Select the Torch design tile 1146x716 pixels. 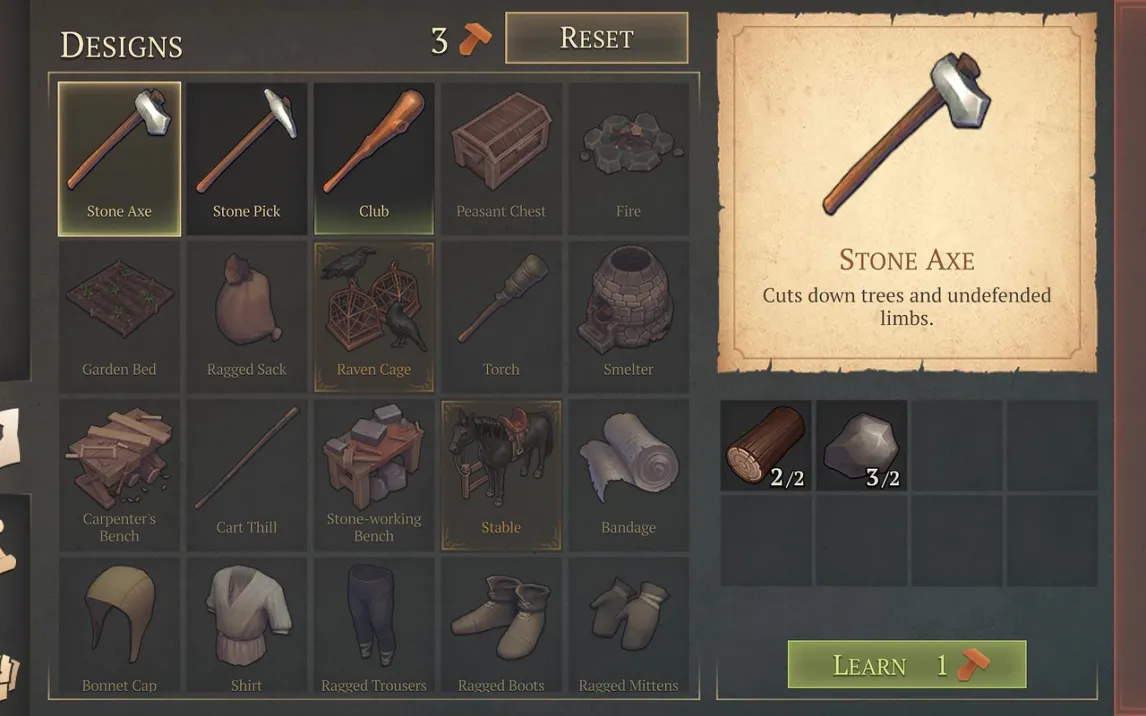501,316
